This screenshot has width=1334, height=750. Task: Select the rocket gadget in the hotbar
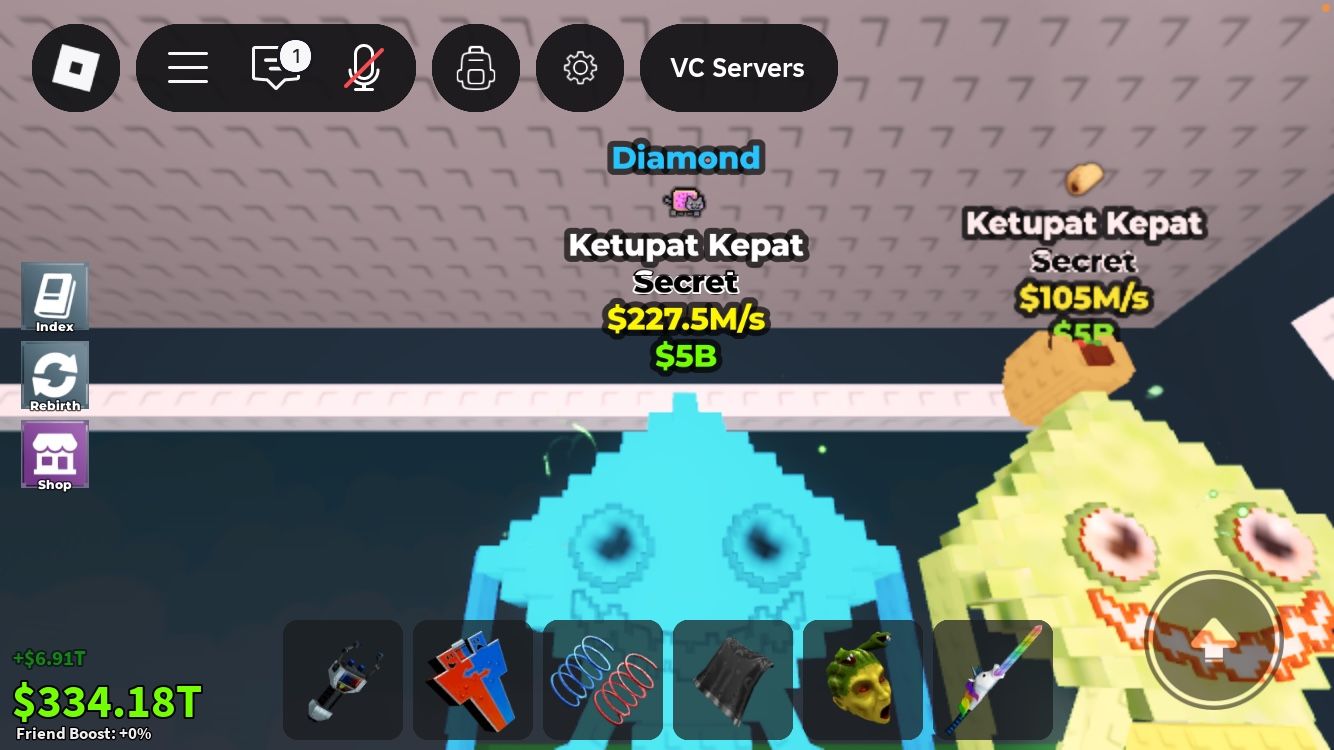342,679
